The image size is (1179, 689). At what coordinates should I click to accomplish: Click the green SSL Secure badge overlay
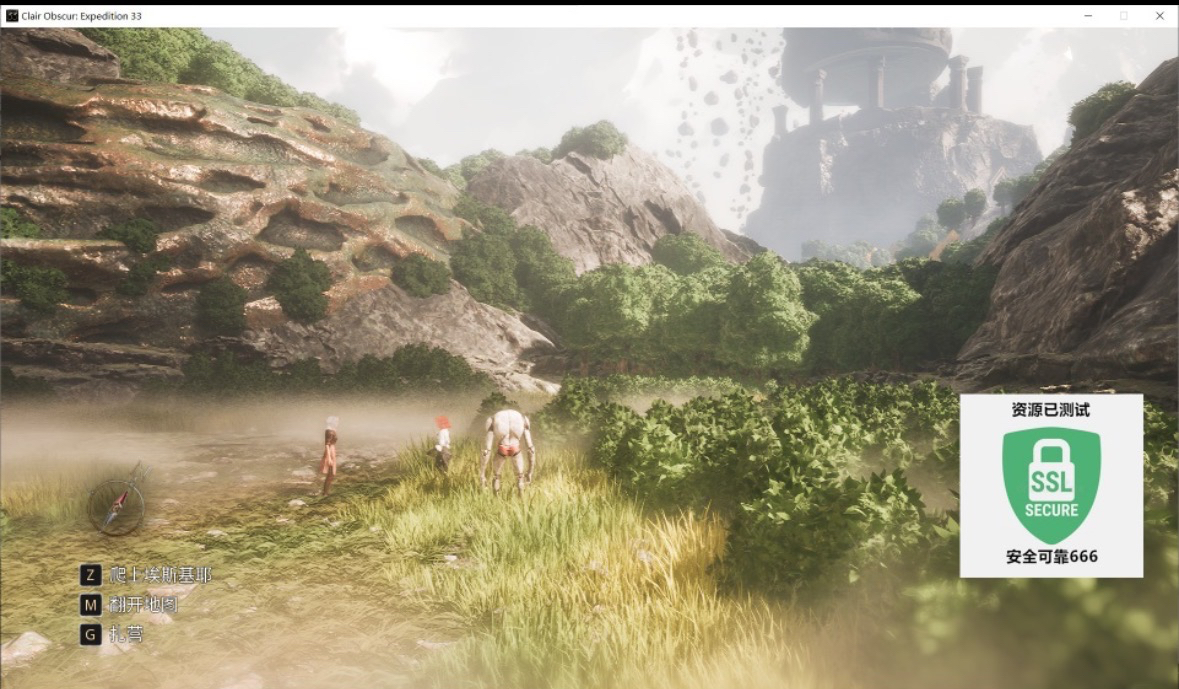[x=1051, y=485]
